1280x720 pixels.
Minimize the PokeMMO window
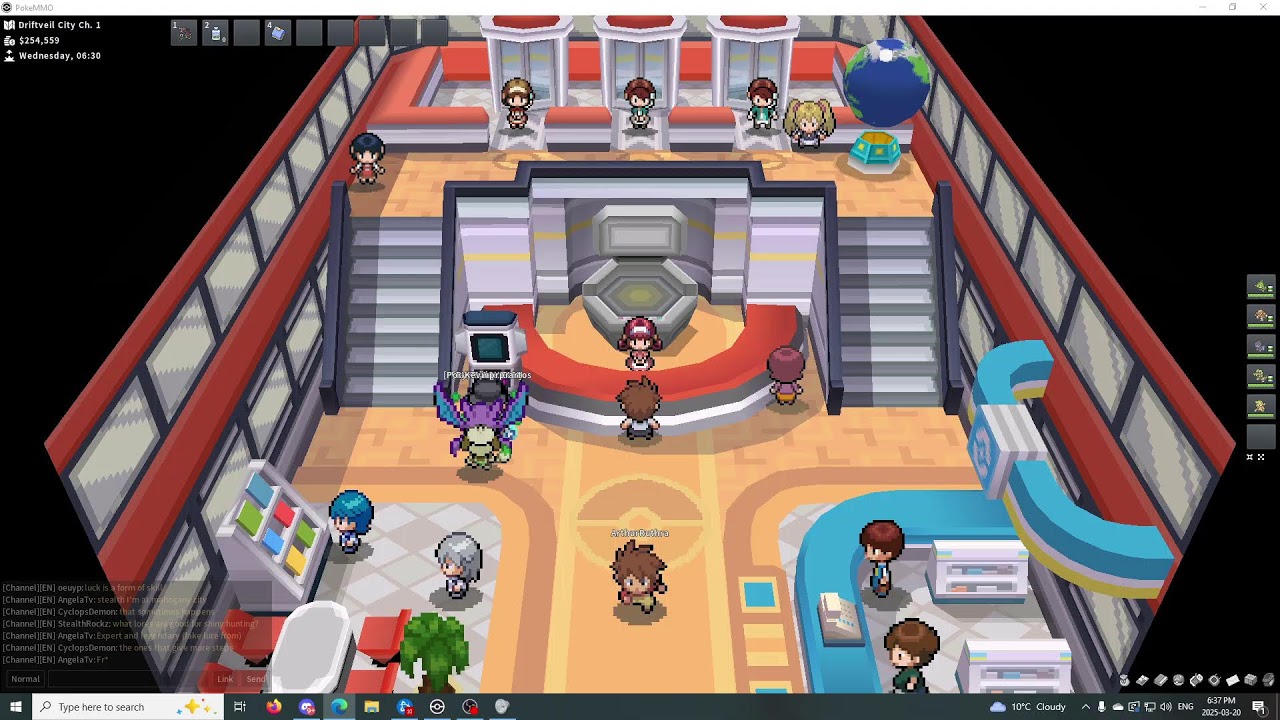(1202, 7)
